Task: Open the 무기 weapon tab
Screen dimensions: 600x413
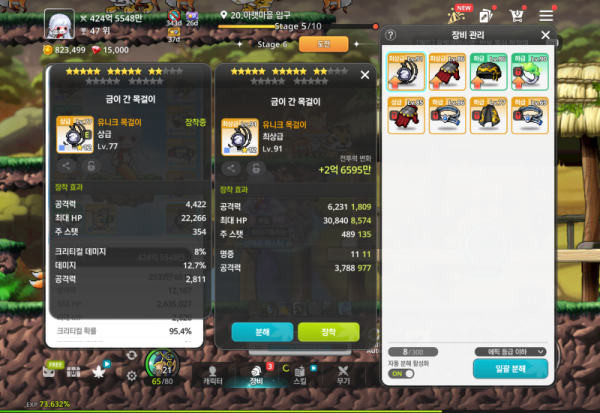Action: click(x=343, y=374)
